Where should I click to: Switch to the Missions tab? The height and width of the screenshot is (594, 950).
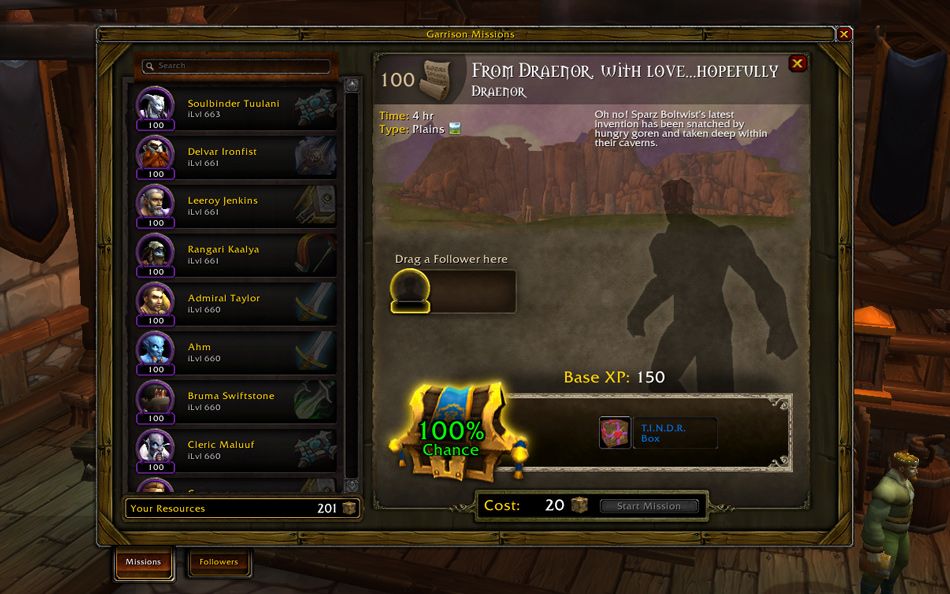pos(143,562)
